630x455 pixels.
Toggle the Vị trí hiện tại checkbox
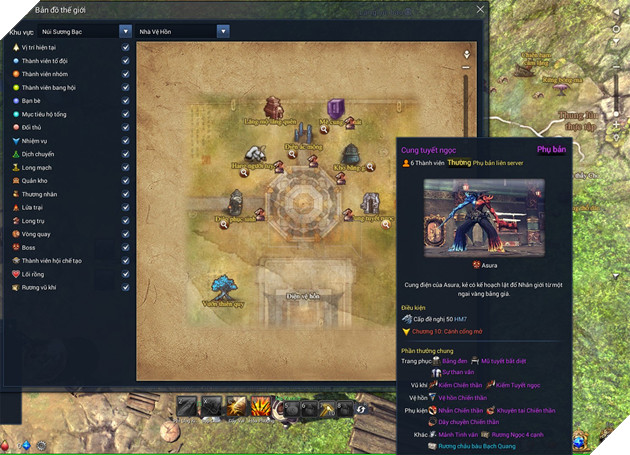[125, 47]
